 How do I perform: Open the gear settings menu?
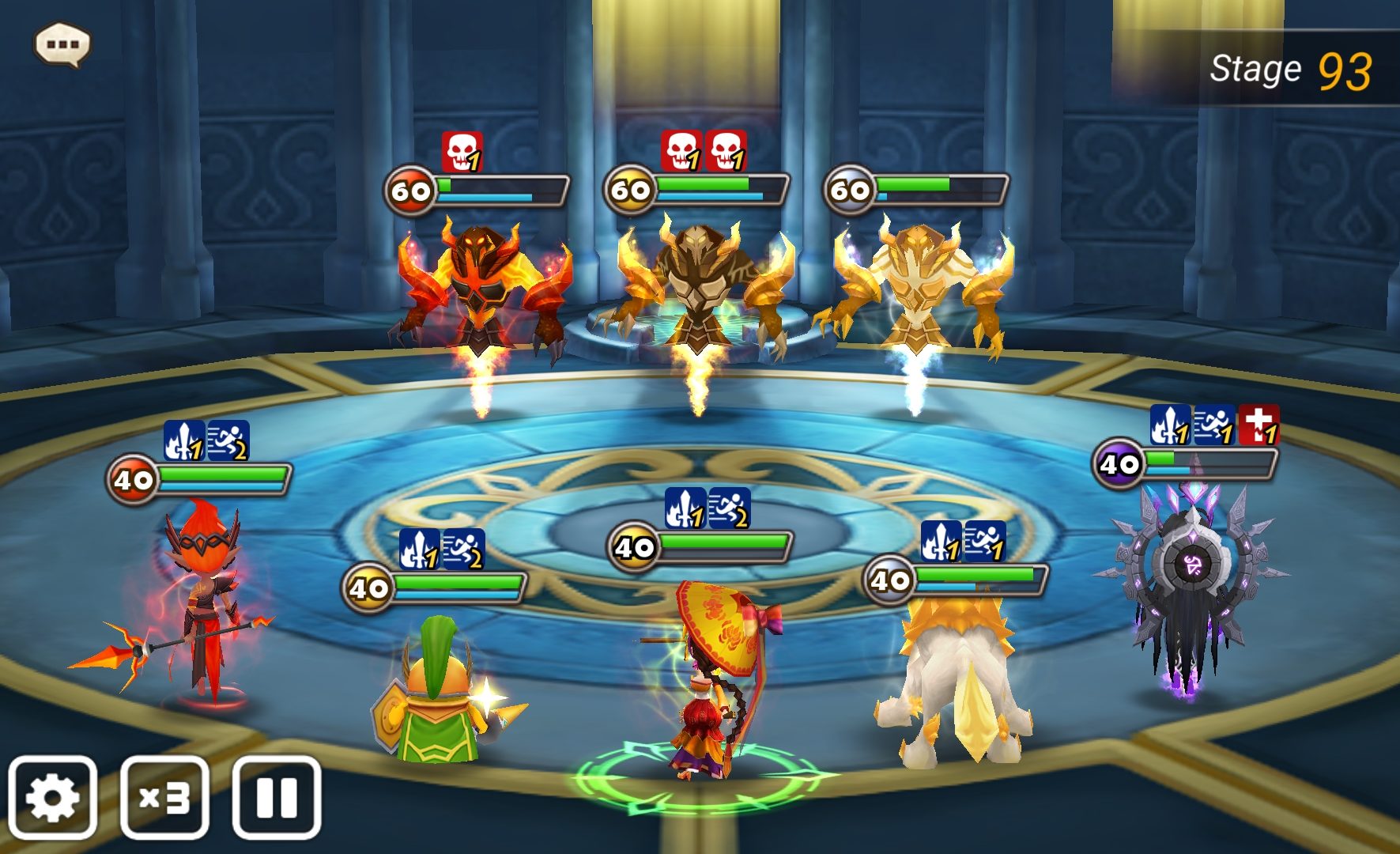(52, 797)
